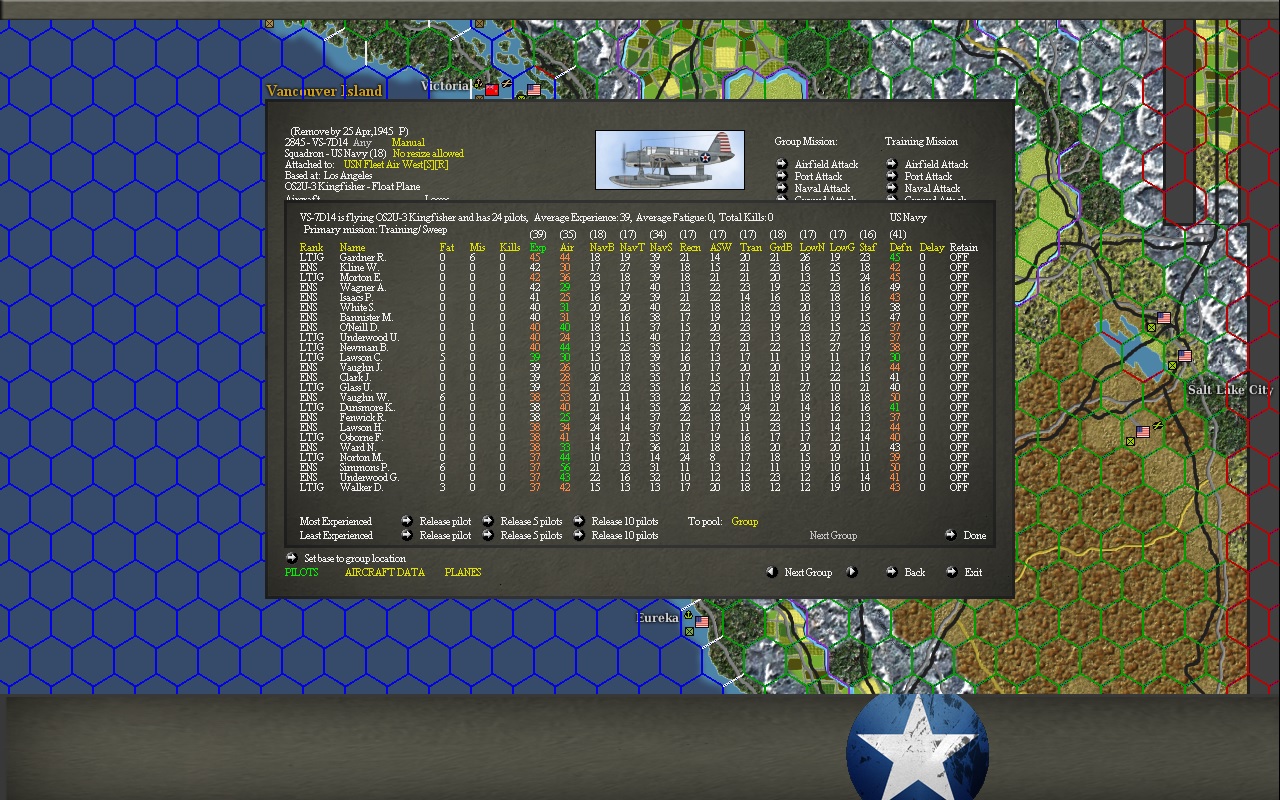
Task: Switch to the AIRCRAFT DATA tab
Action: point(386,572)
